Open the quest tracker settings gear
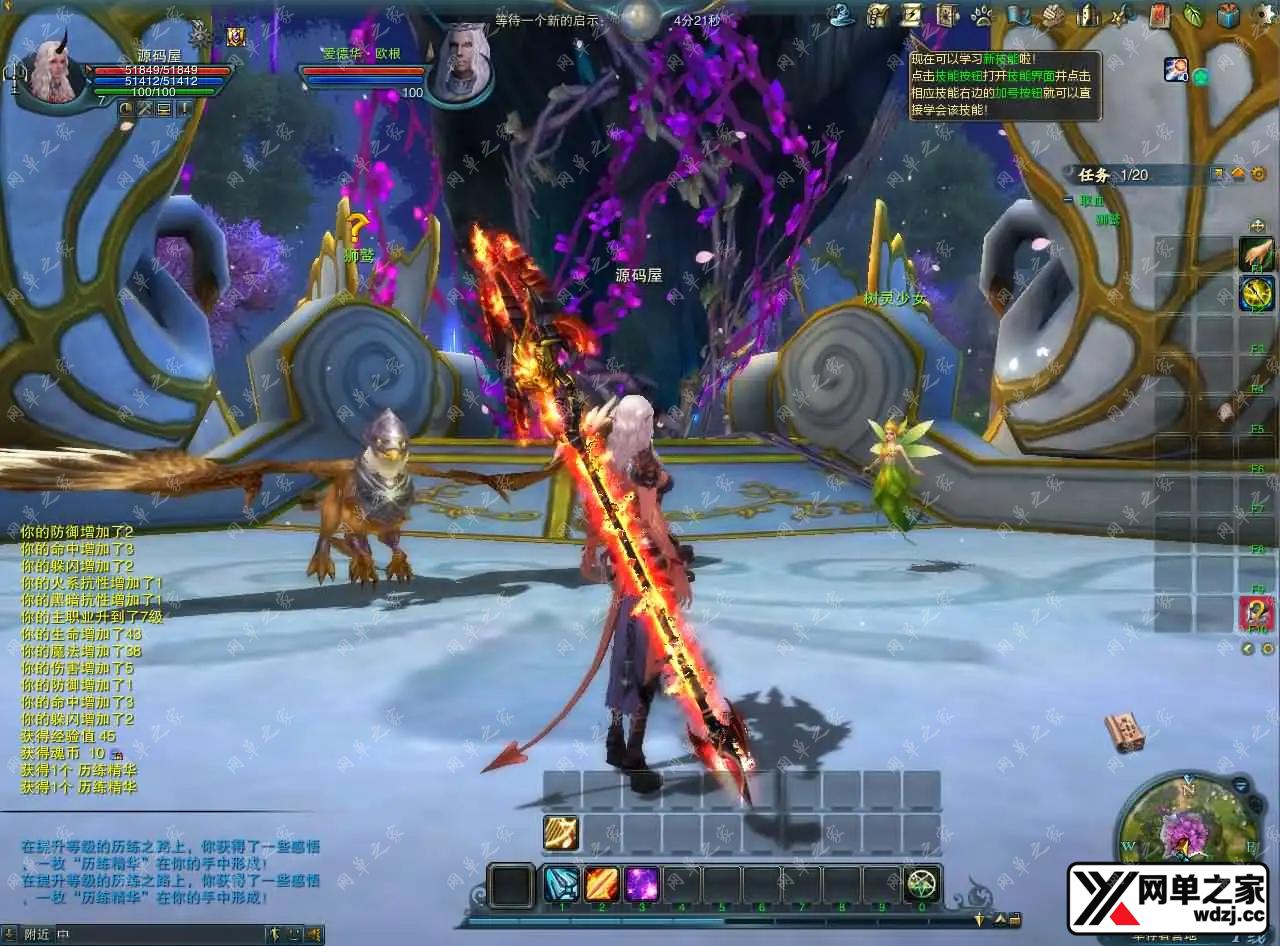This screenshot has width=1280, height=946. 1258,174
